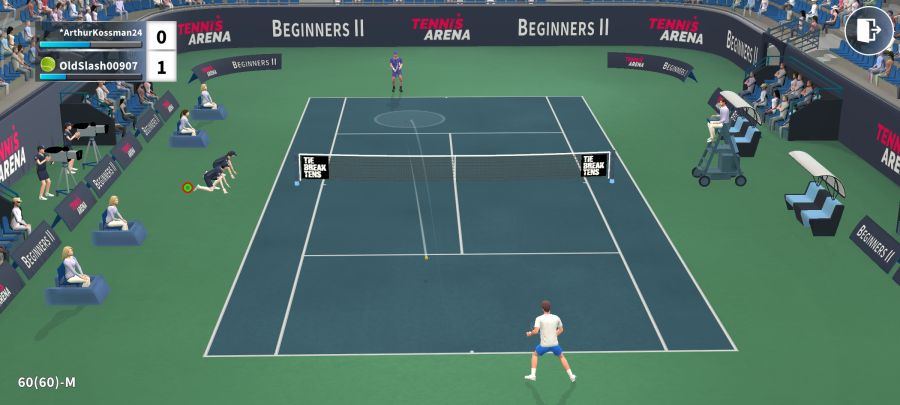Tap the exit match button
This screenshot has width=900, height=405.
coord(868,30)
